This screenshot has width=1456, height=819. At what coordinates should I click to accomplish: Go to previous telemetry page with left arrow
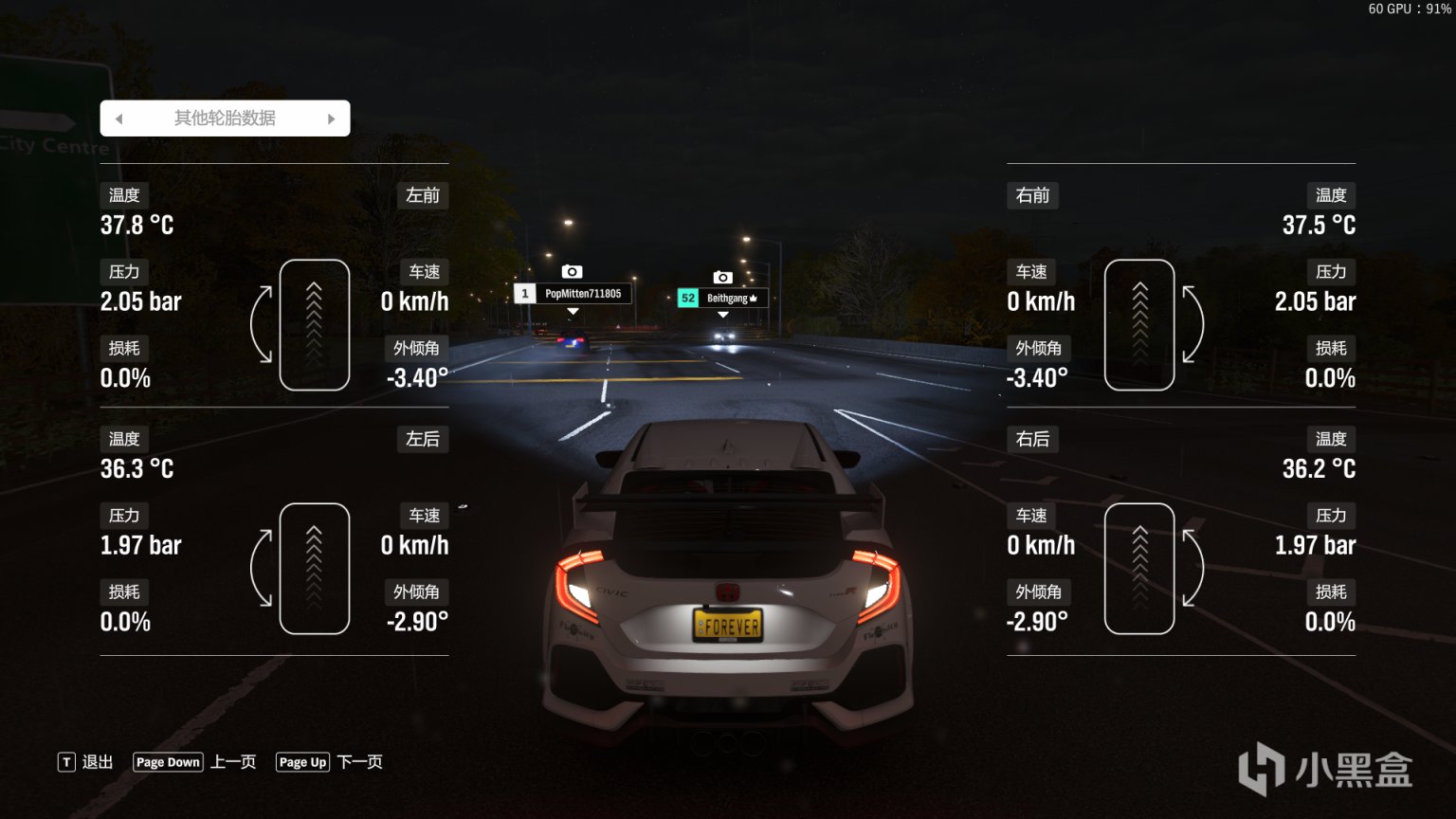(119, 118)
